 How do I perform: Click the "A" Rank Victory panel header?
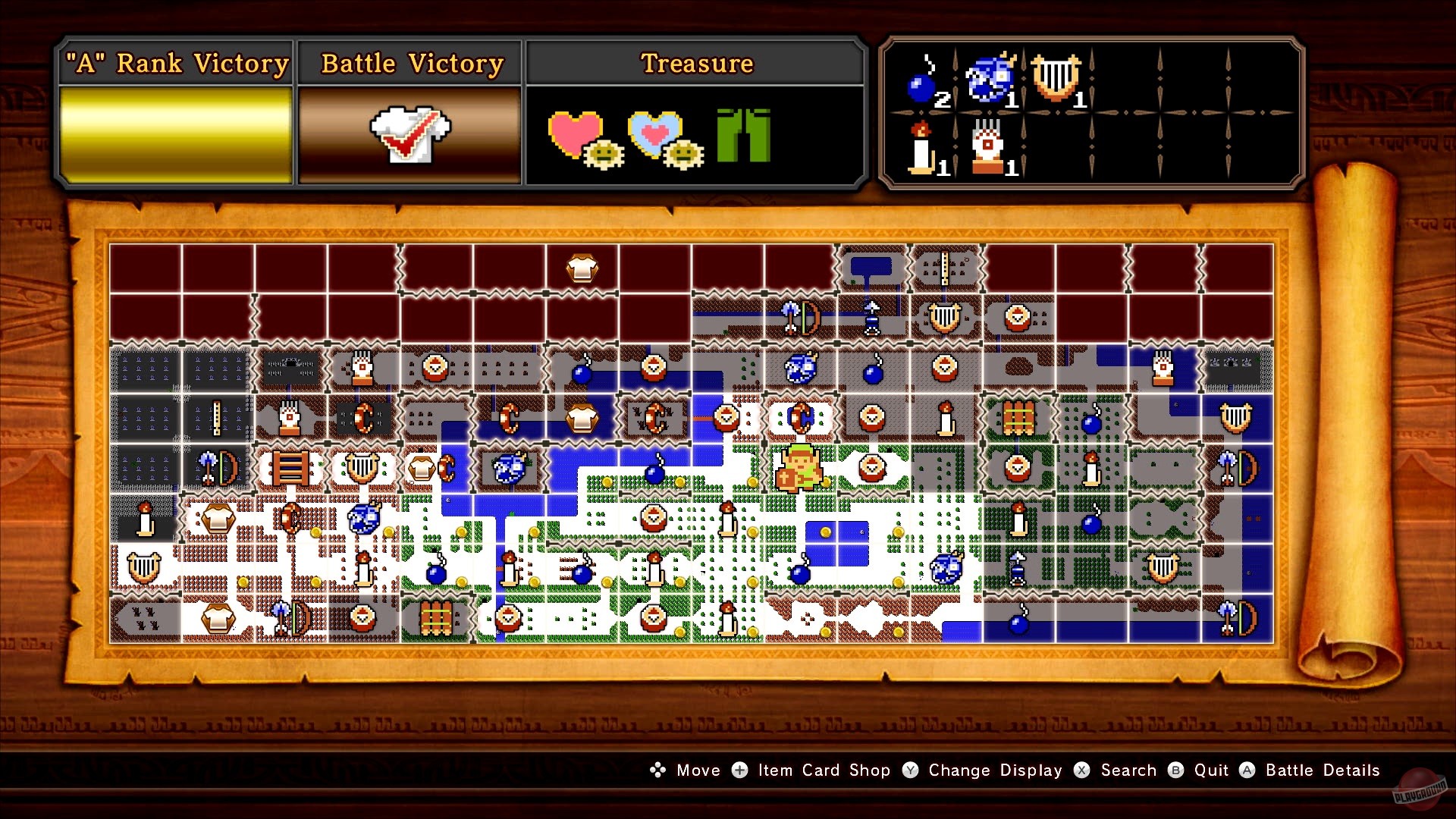click(x=176, y=63)
